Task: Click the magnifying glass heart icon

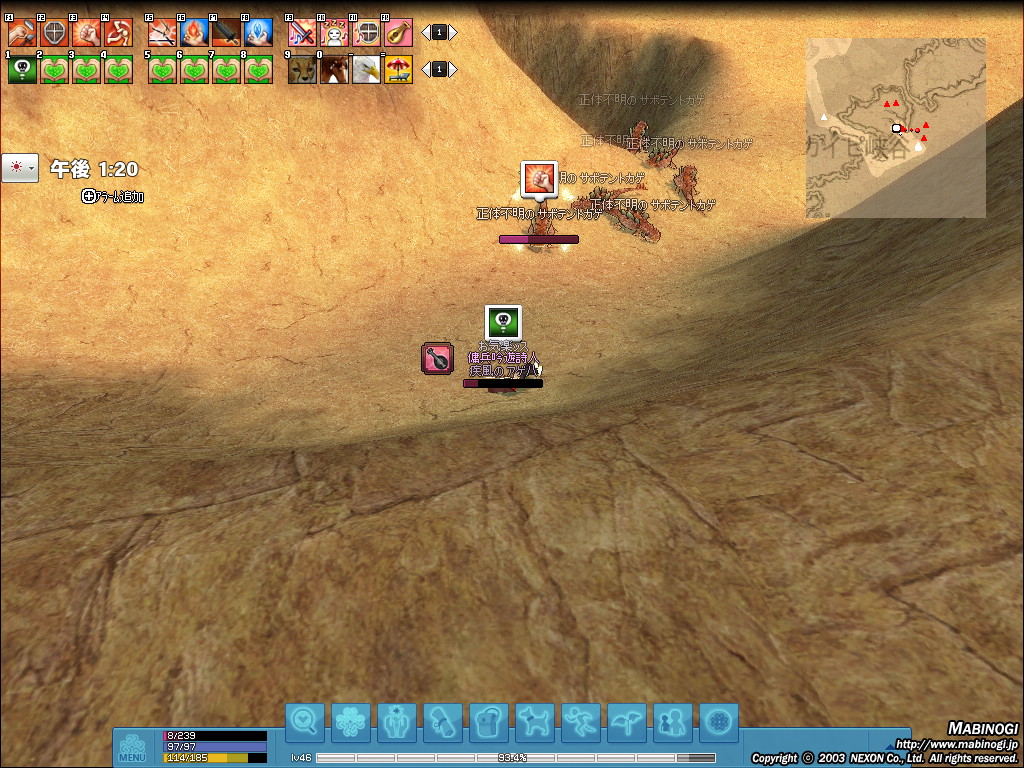Action: pos(304,722)
